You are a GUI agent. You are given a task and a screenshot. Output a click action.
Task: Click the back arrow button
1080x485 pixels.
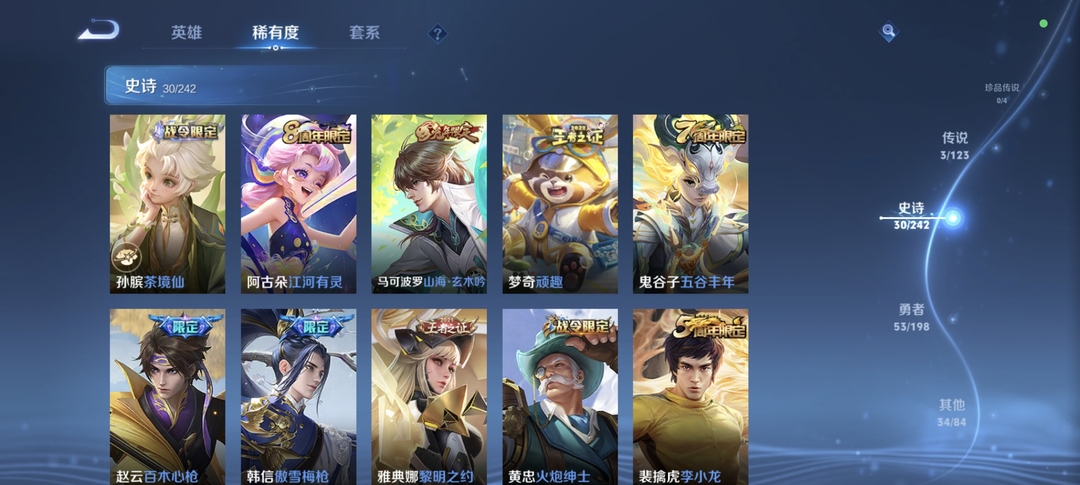click(99, 30)
